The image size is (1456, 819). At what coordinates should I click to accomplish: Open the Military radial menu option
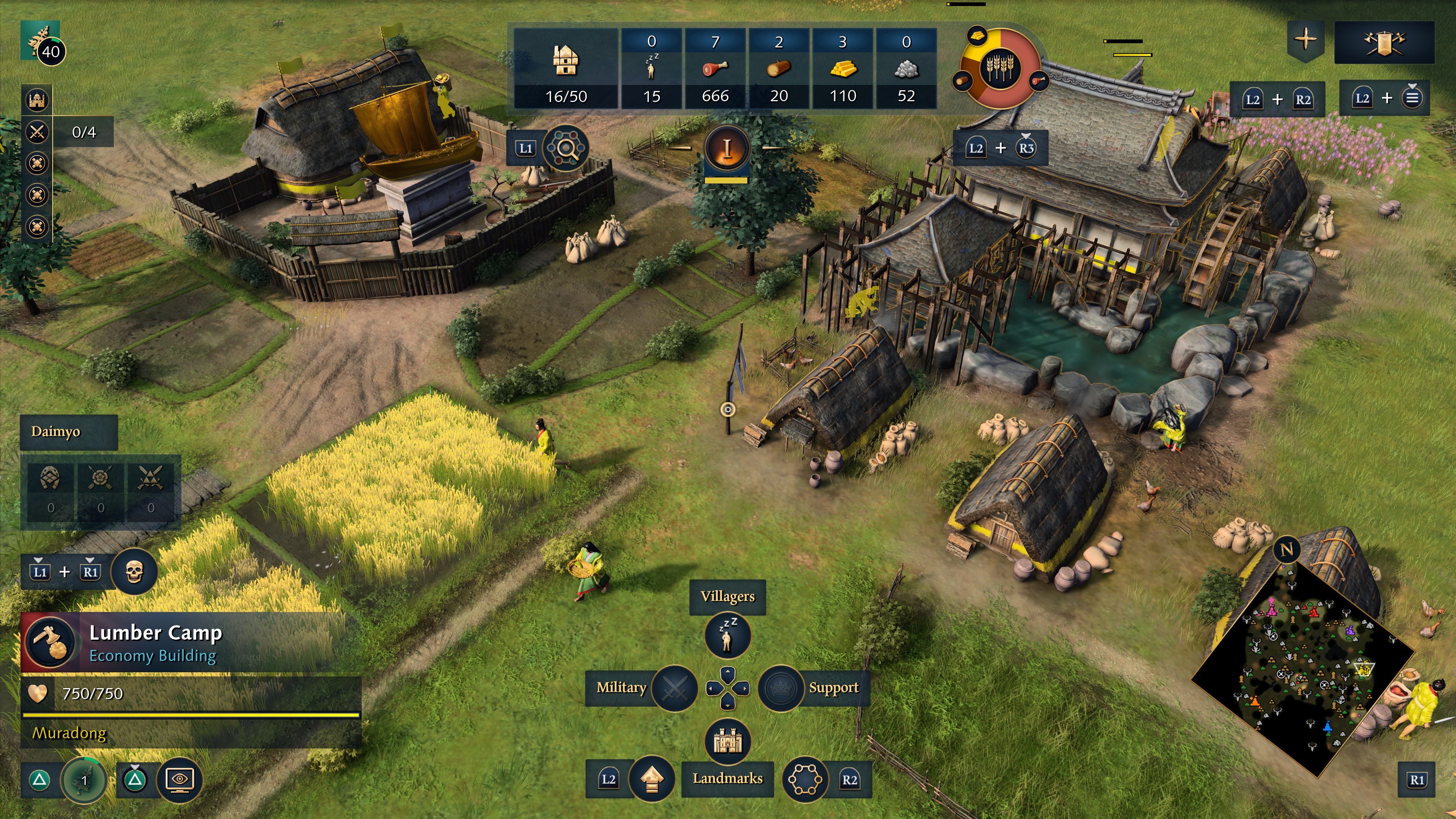(x=675, y=688)
